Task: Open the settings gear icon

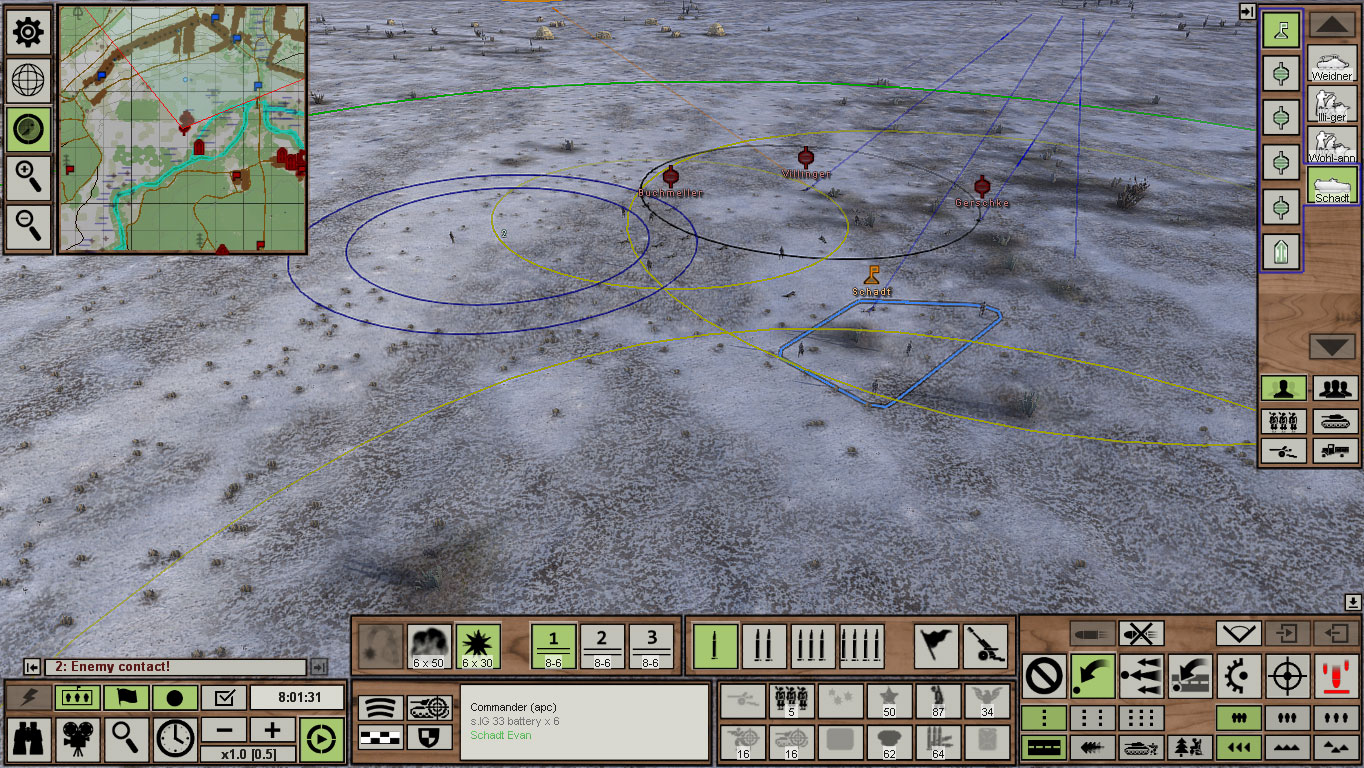Action: pyautogui.click(x=27, y=31)
